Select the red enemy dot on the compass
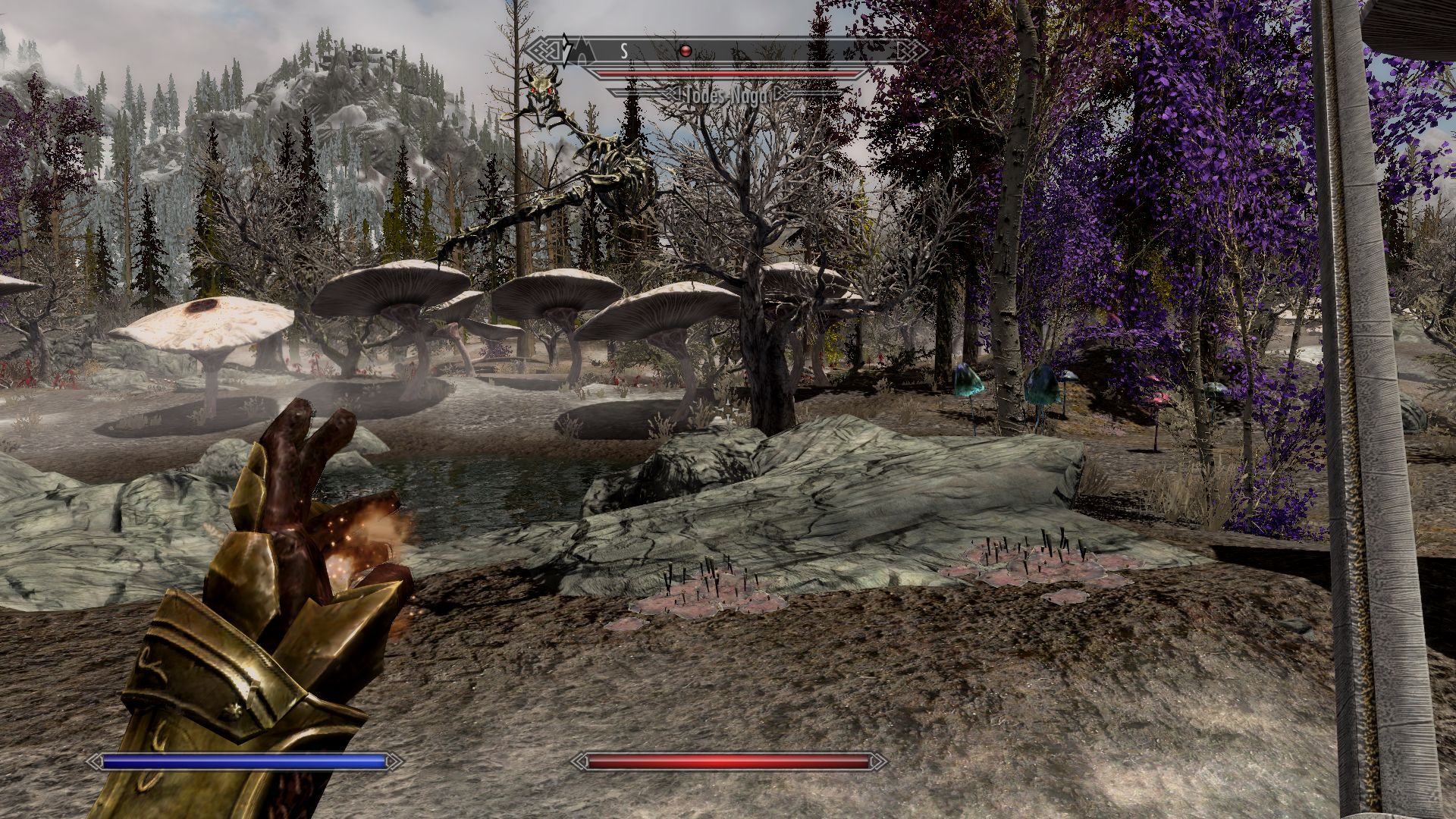 (685, 51)
